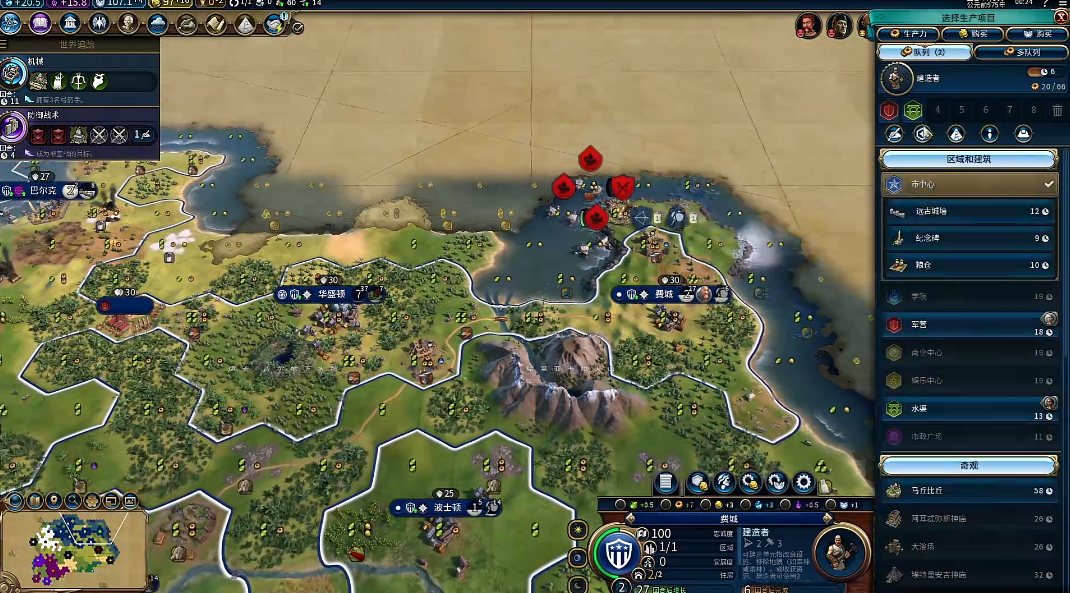Click the trash can queue delete icon
Viewport: 1070px width, 593px height.
(x=1057, y=110)
